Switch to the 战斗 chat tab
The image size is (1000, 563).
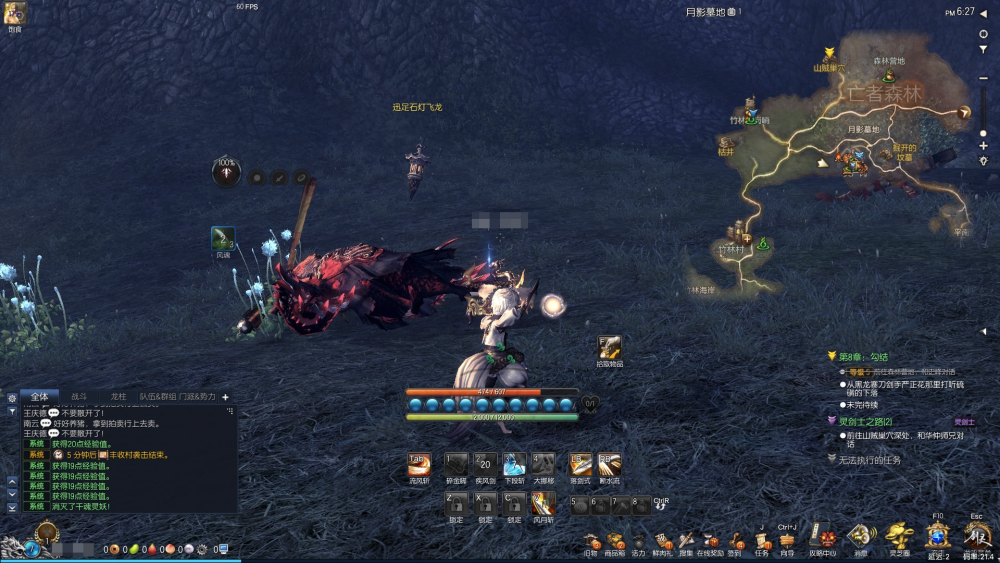(79, 397)
